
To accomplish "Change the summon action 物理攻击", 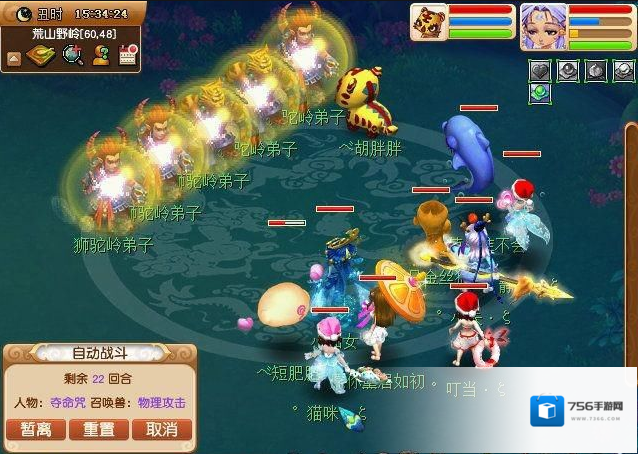I will pyautogui.click(x=161, y=403).
